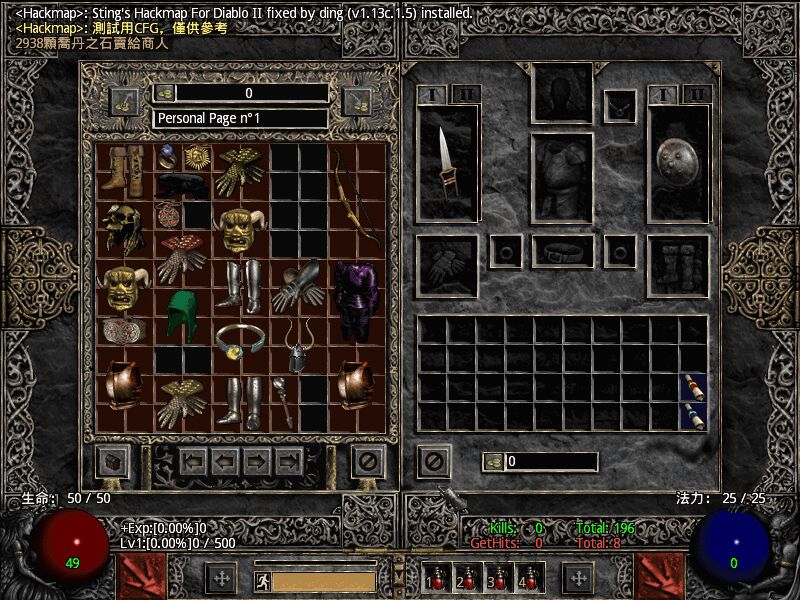Click the inventory gold coin button
Viewport: 800px width, 600px height.
tap(492, 462)
